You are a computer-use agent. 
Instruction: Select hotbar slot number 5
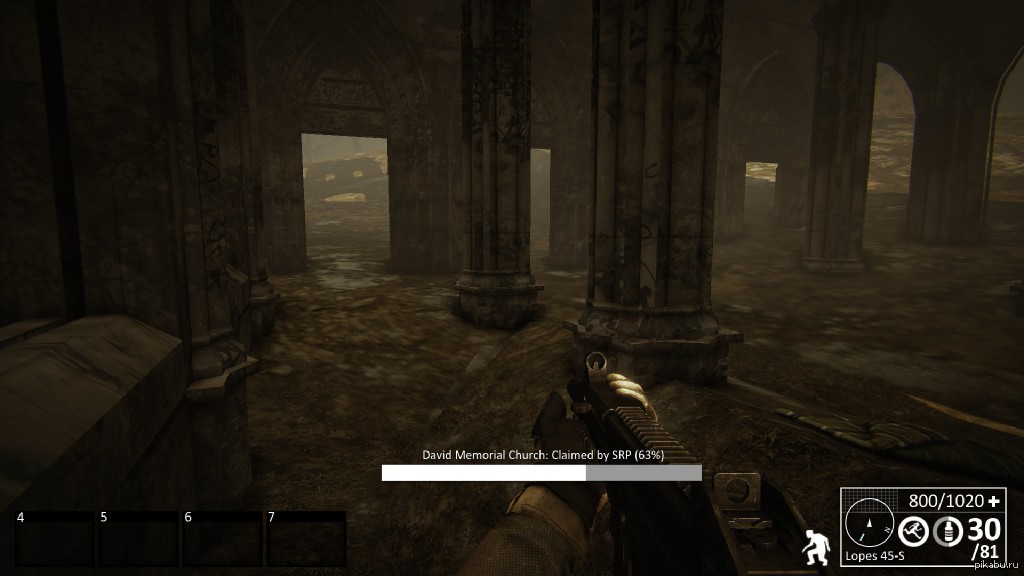138,540
